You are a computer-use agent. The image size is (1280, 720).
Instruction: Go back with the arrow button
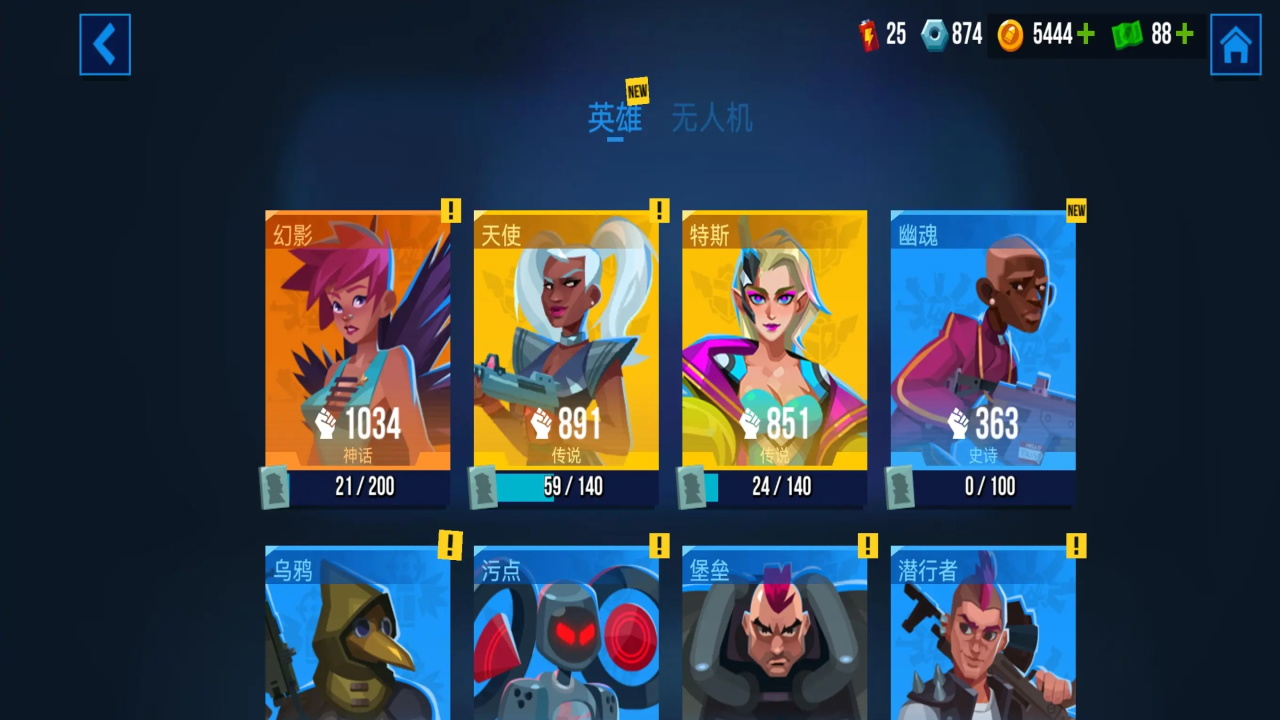105,44
